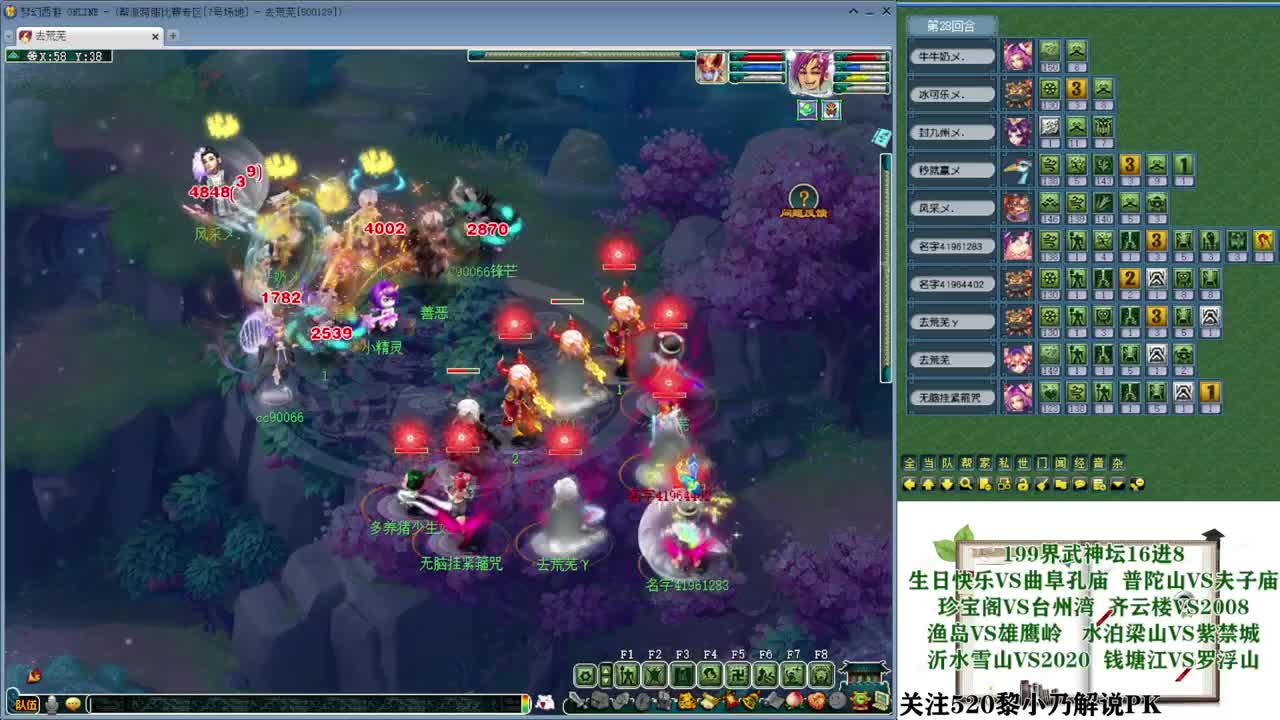This screenshot has height=720, width=1280.
Task: Open the dropdown arrow in the chat toolbar
Action: (x=1117, y=483)
